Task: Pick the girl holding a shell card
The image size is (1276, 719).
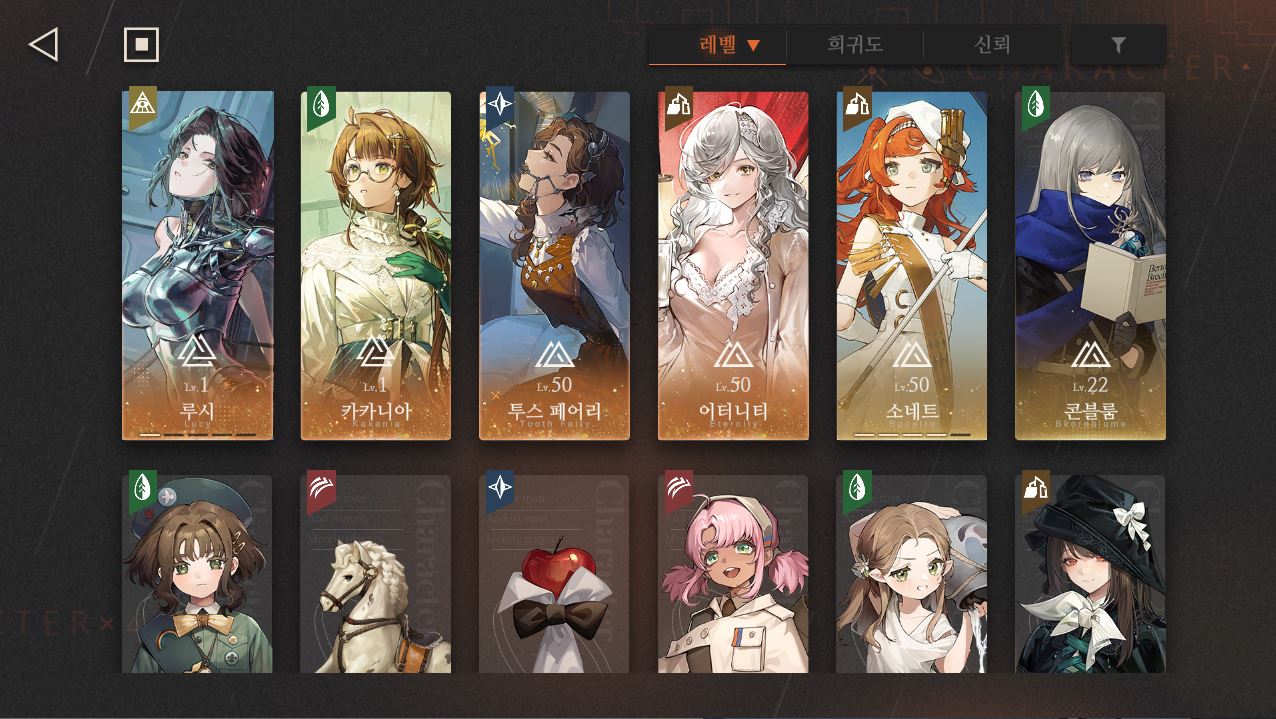Action: (x=911, y=574)
